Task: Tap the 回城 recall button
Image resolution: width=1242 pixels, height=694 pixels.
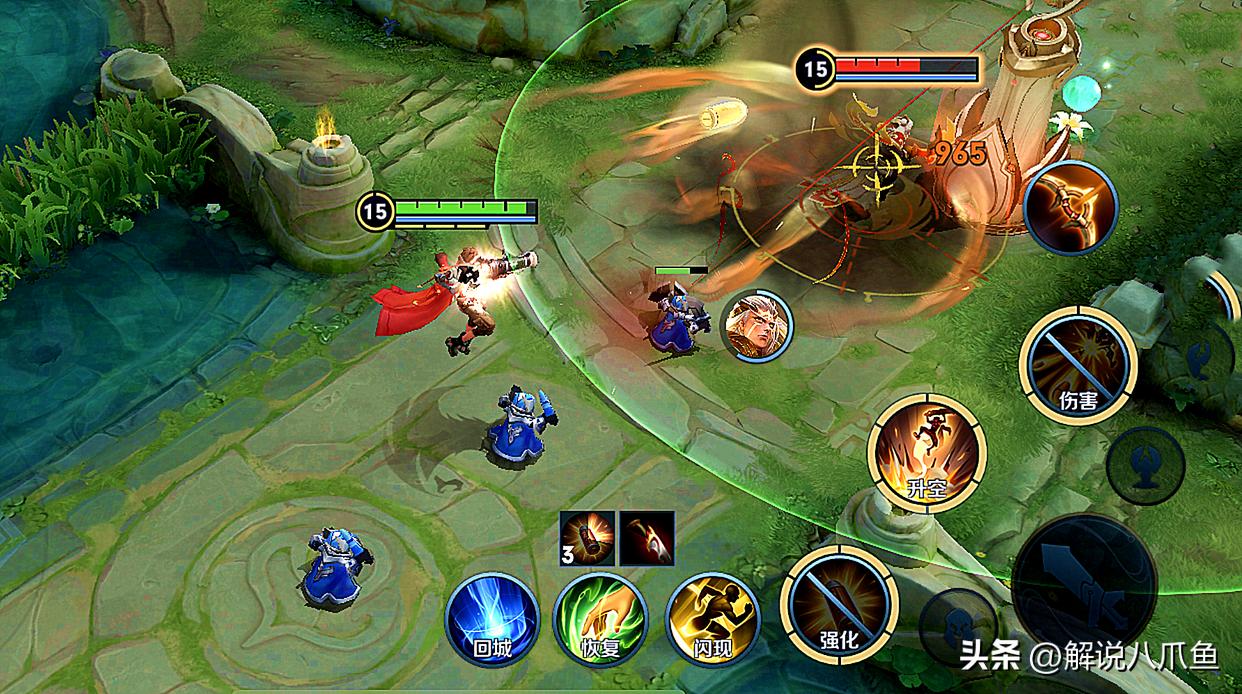Action: [x=492, y=618]
